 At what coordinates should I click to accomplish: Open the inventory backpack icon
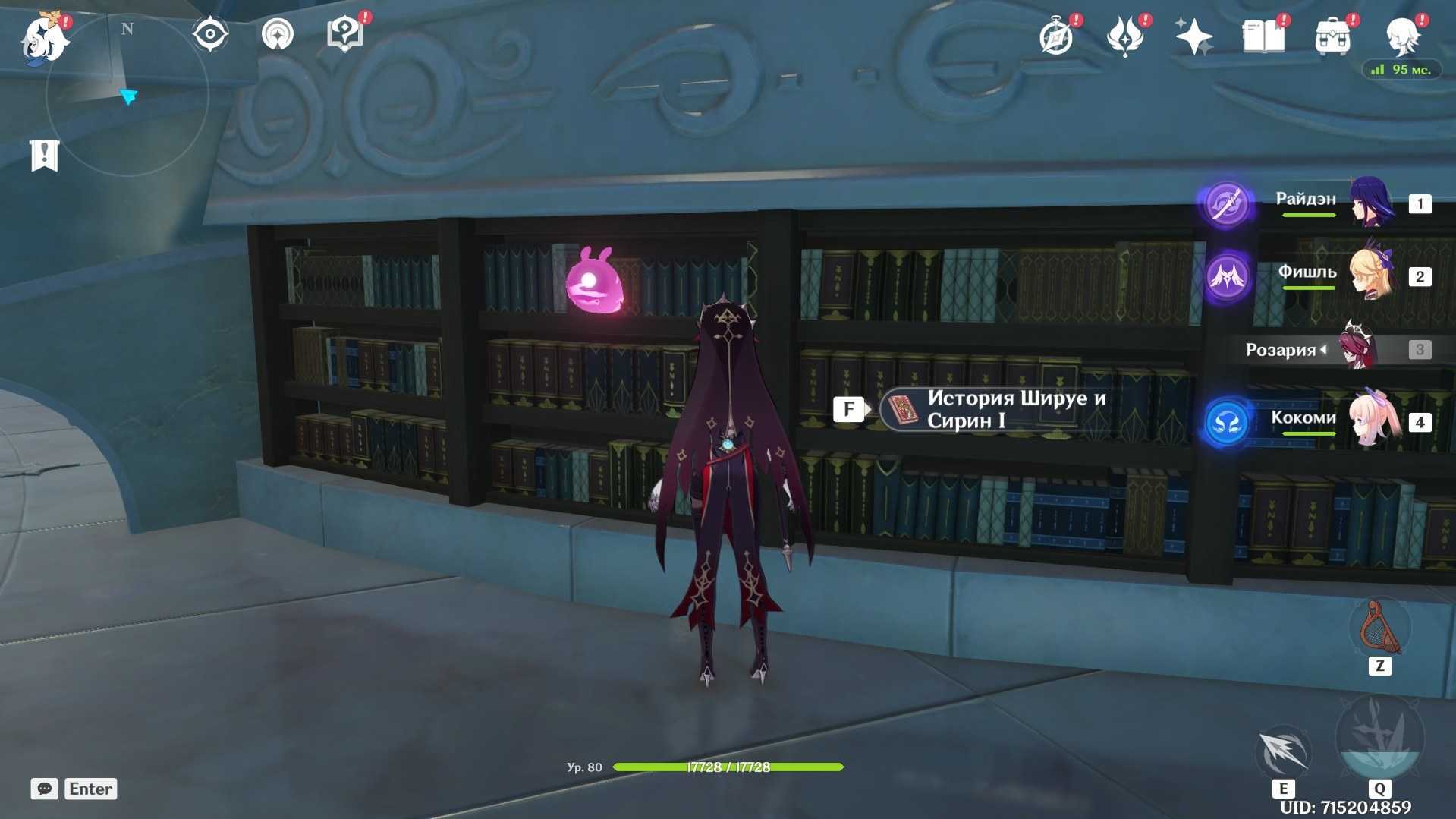coord(1332,36)
